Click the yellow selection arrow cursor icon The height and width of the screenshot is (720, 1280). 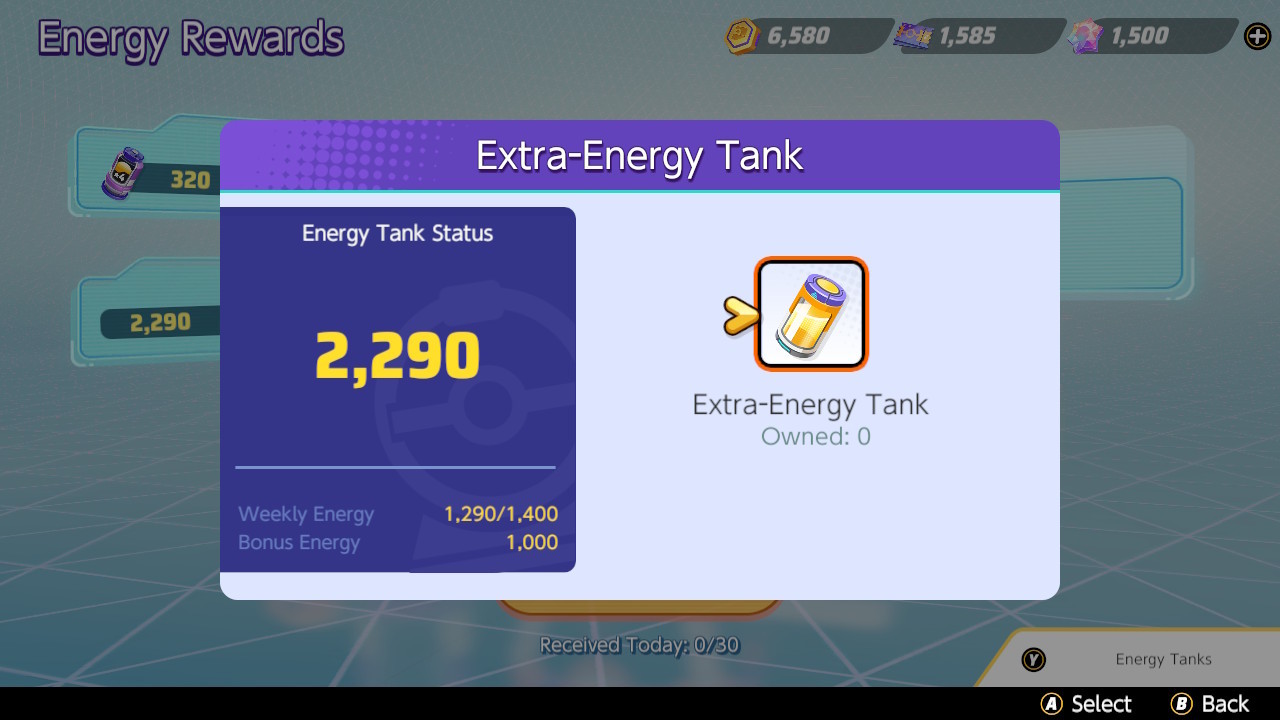click(x=740, y=313)
